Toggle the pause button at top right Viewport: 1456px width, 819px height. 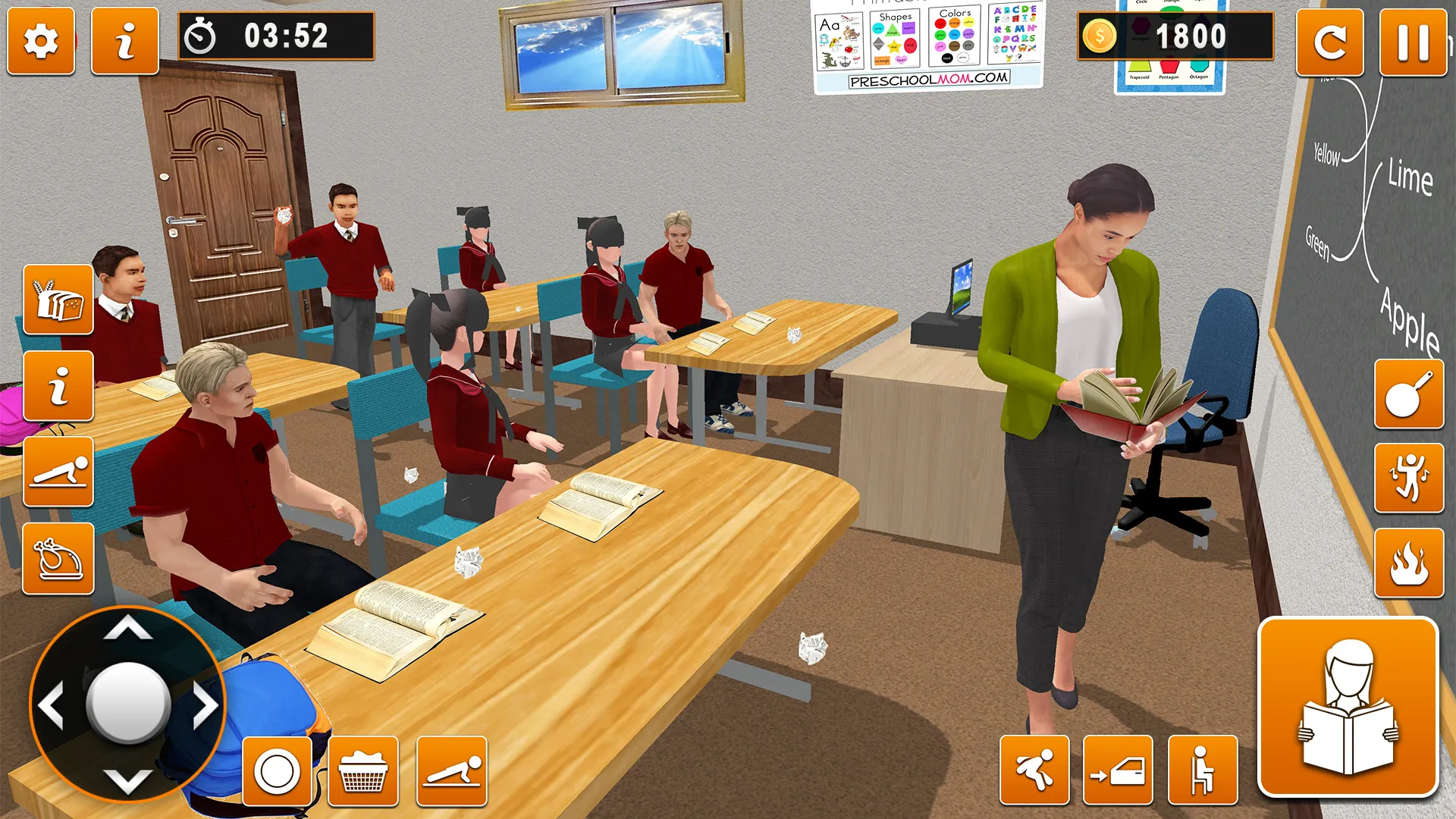click(x=1416, y=43)
